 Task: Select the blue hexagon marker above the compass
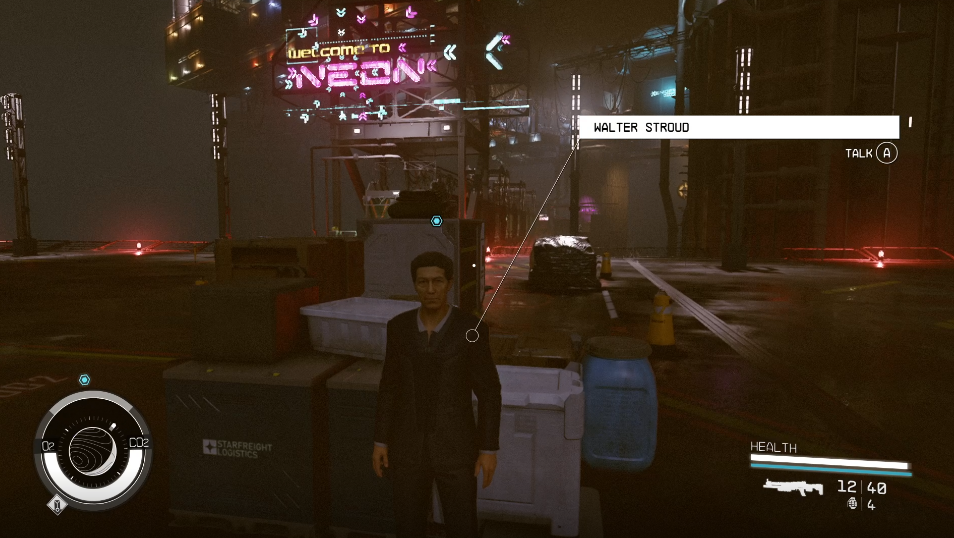85,380
